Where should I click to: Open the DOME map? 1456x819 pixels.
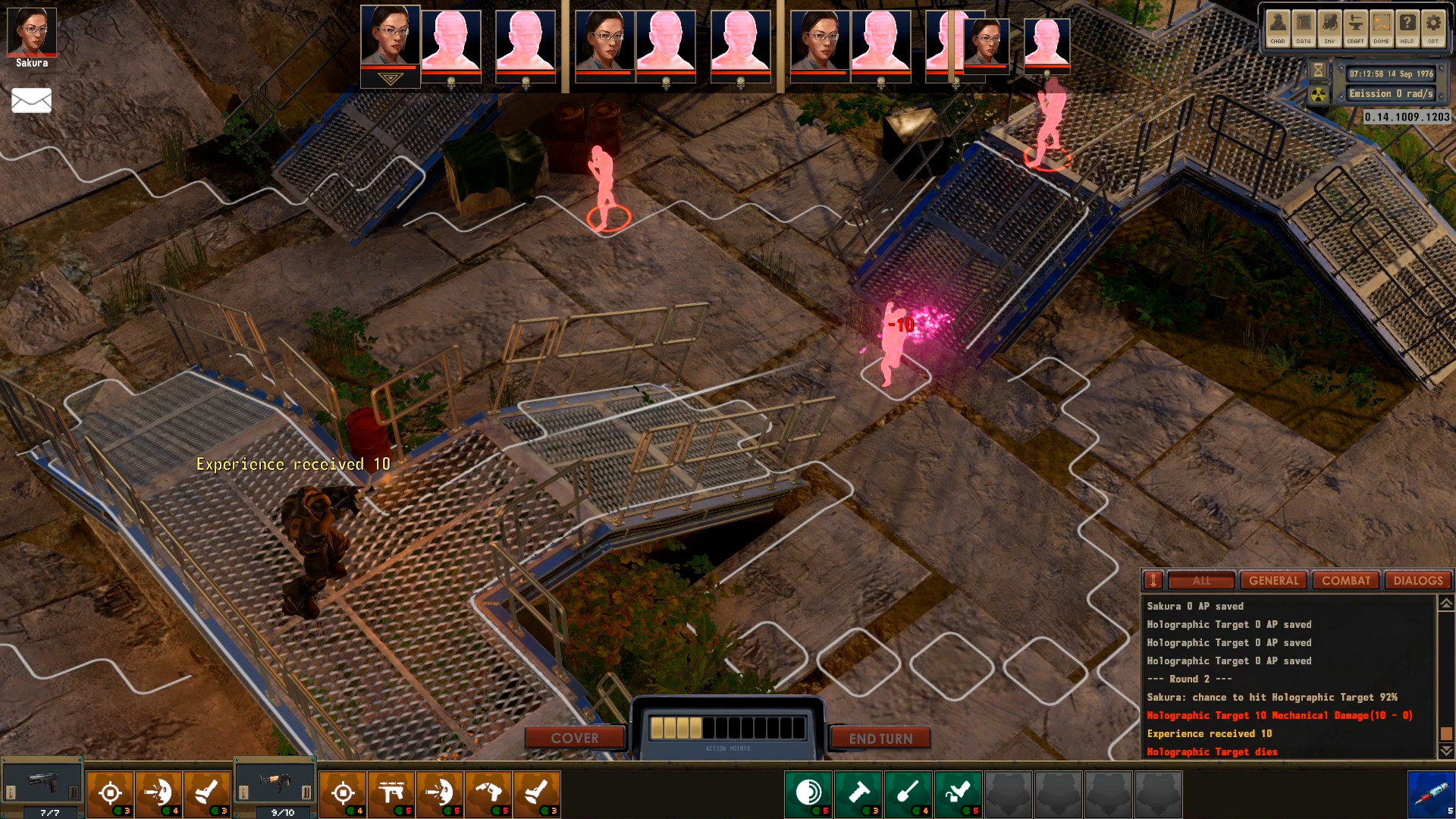coord(1381,27)
